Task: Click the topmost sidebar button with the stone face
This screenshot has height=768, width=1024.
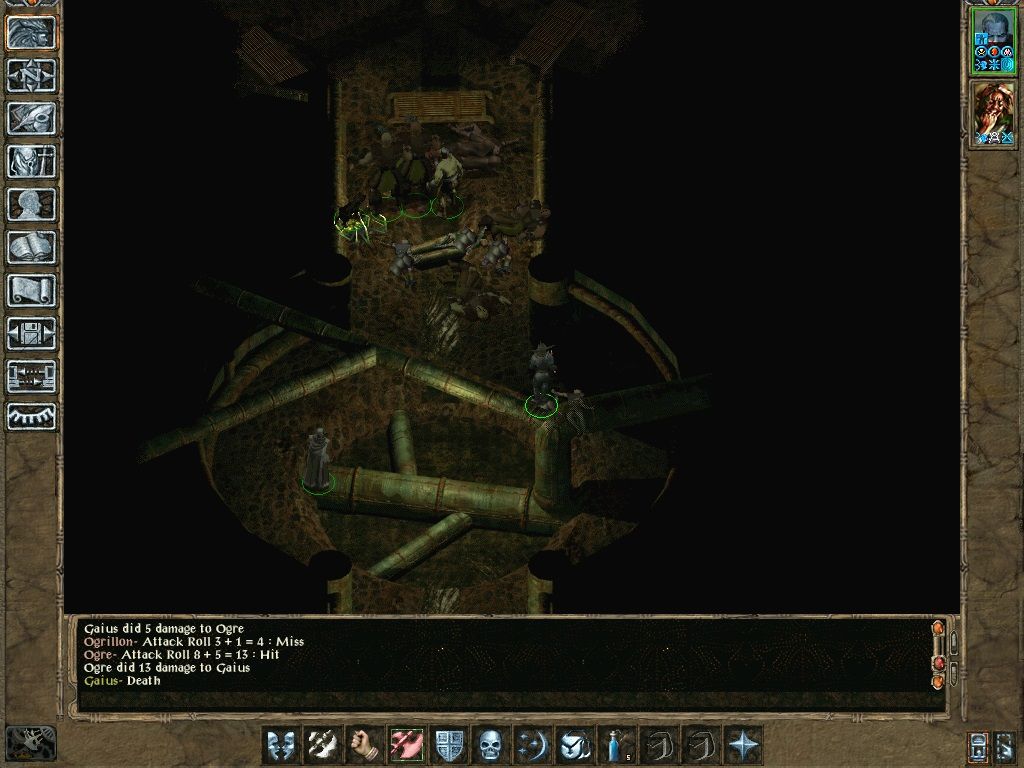Action: (x=32, y=32)
